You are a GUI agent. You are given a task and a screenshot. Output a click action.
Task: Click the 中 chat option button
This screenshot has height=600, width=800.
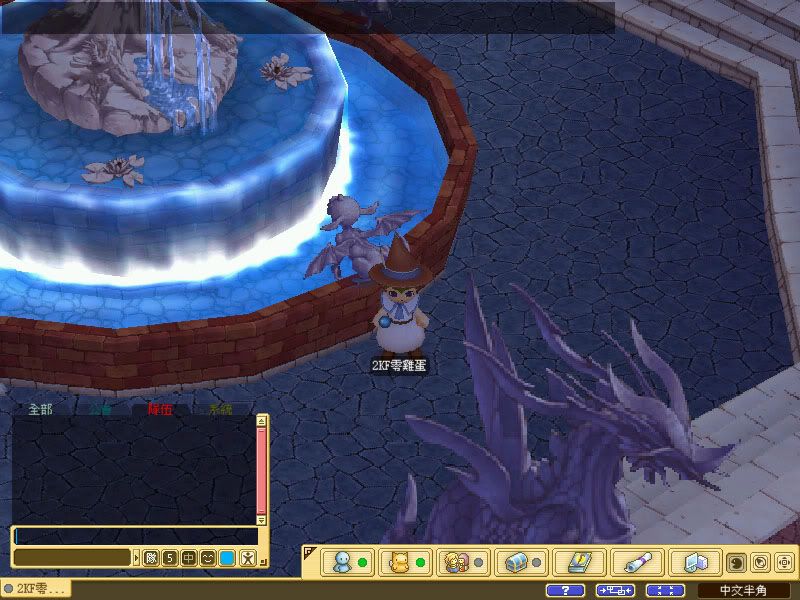189,557
